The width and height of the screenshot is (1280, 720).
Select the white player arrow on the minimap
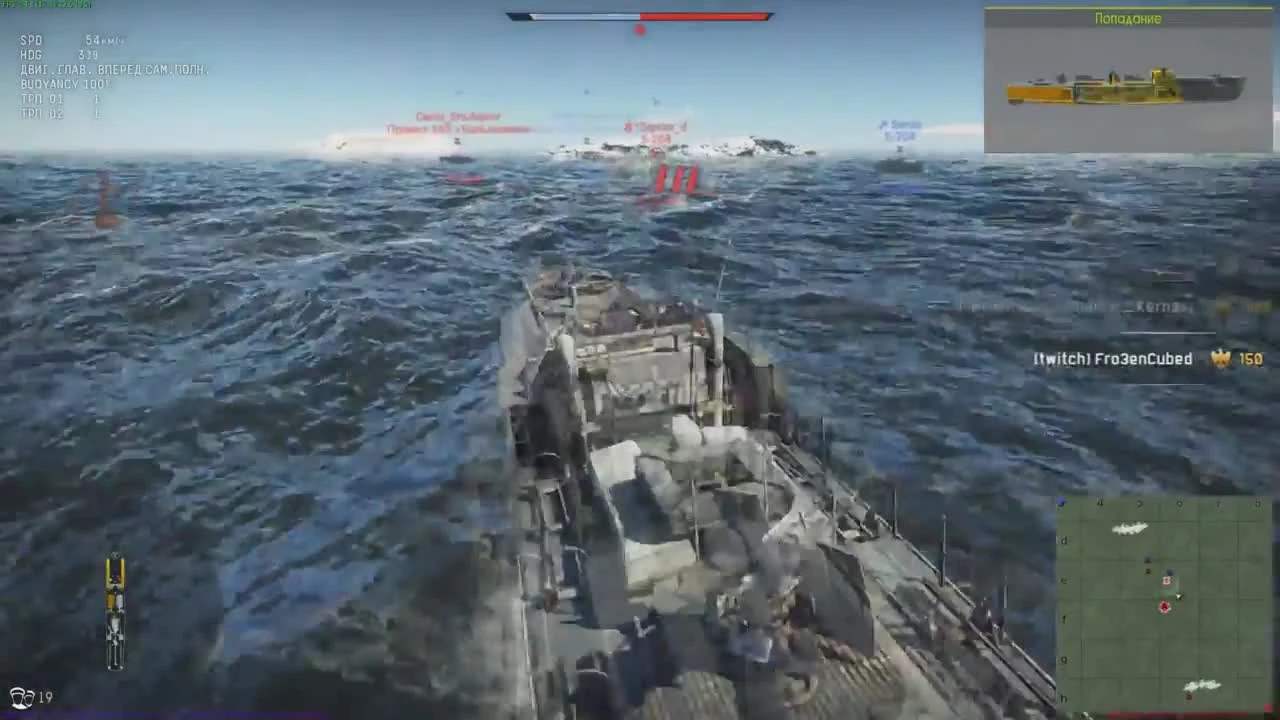point(1180,597)
